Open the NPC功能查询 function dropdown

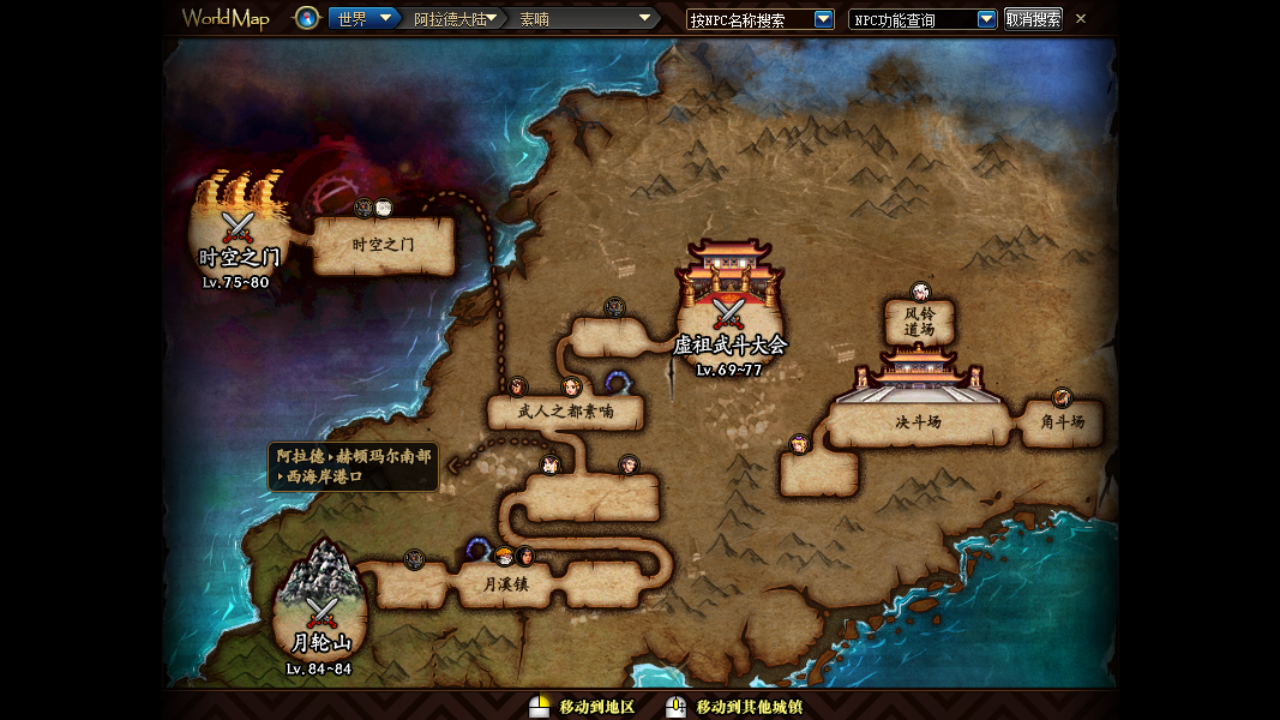point(986,19)
